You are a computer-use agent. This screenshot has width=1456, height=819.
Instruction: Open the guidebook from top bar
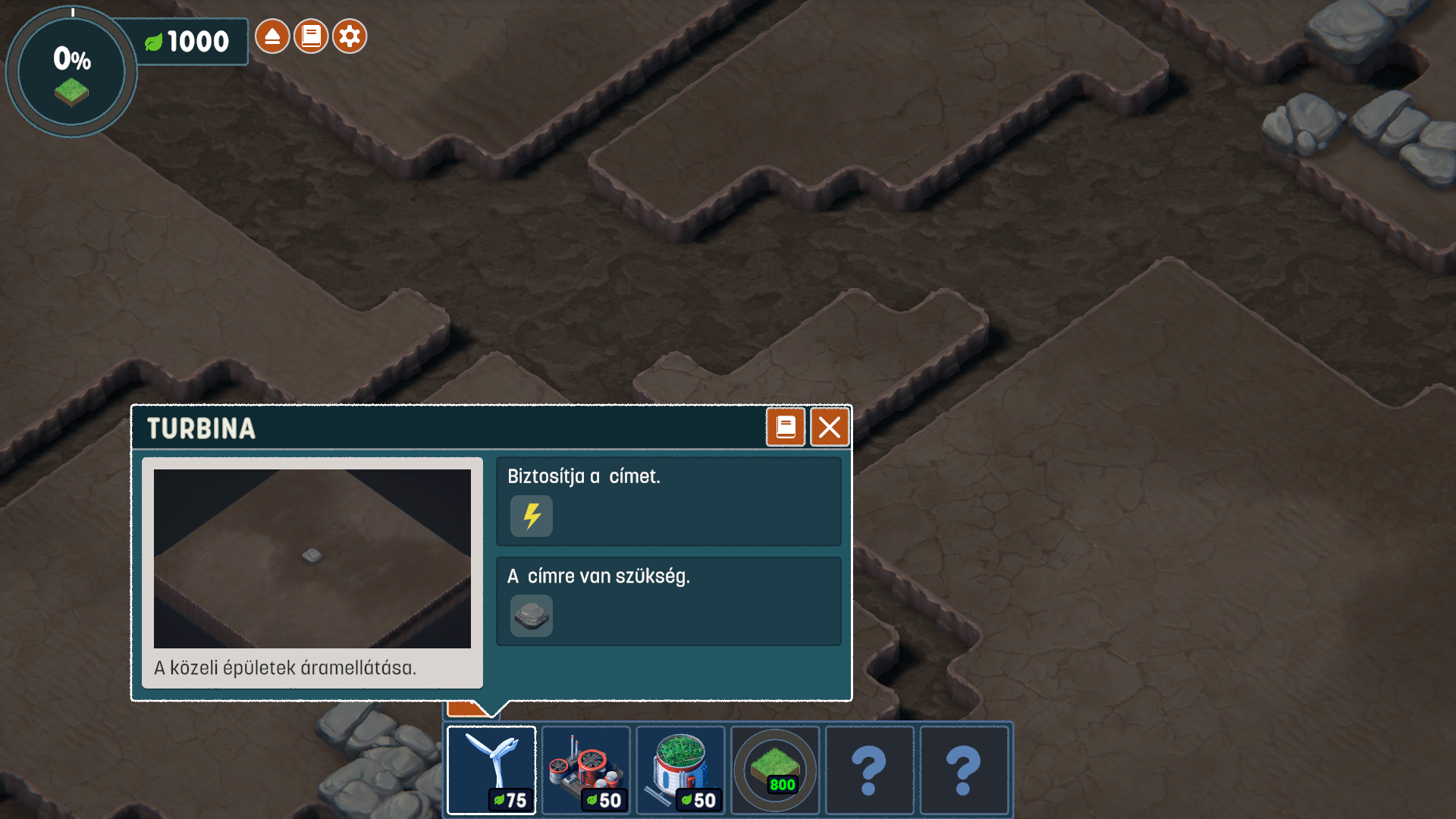click(x=311, y=36)
